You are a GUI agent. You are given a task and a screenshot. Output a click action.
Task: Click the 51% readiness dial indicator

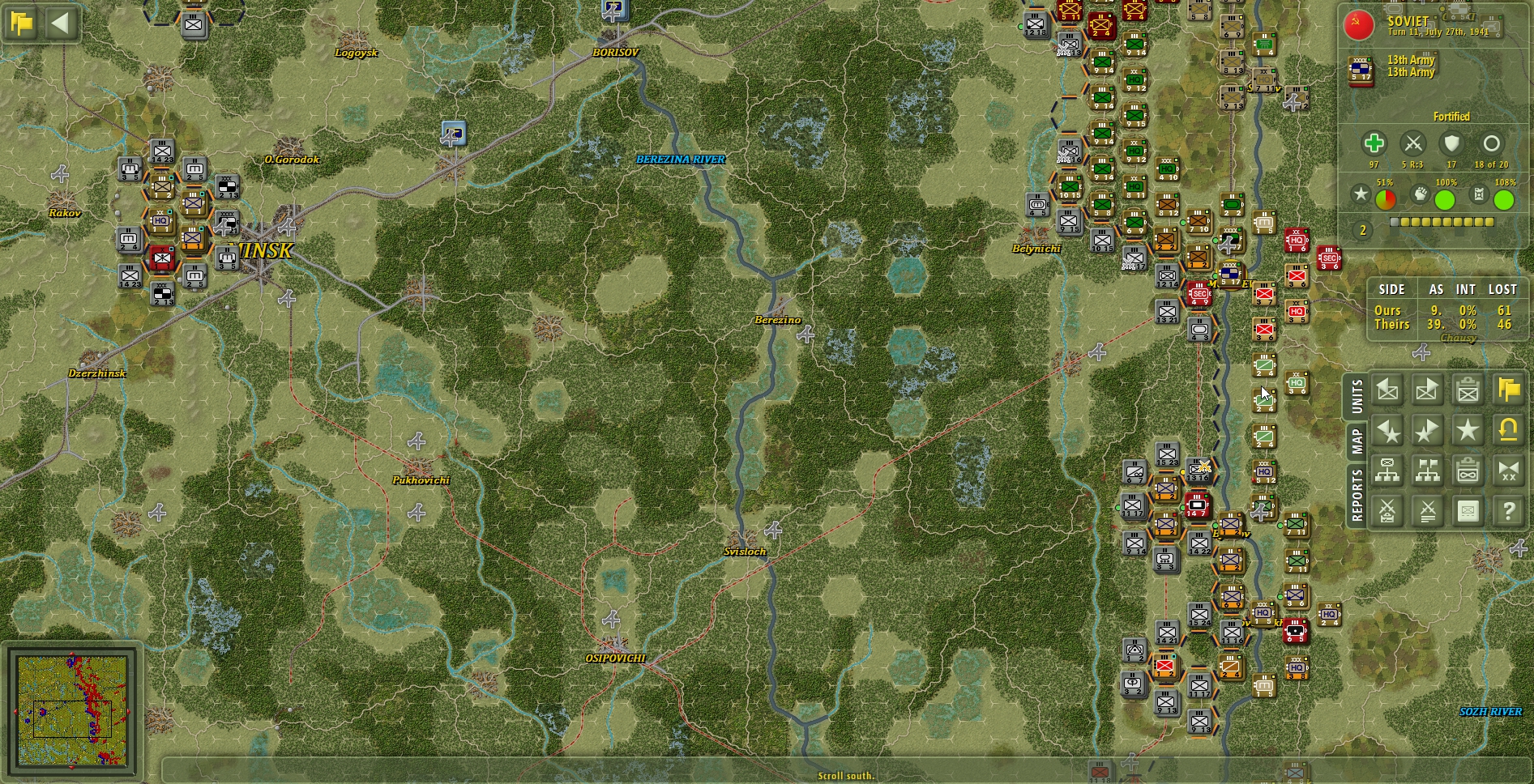point(1386,198)
